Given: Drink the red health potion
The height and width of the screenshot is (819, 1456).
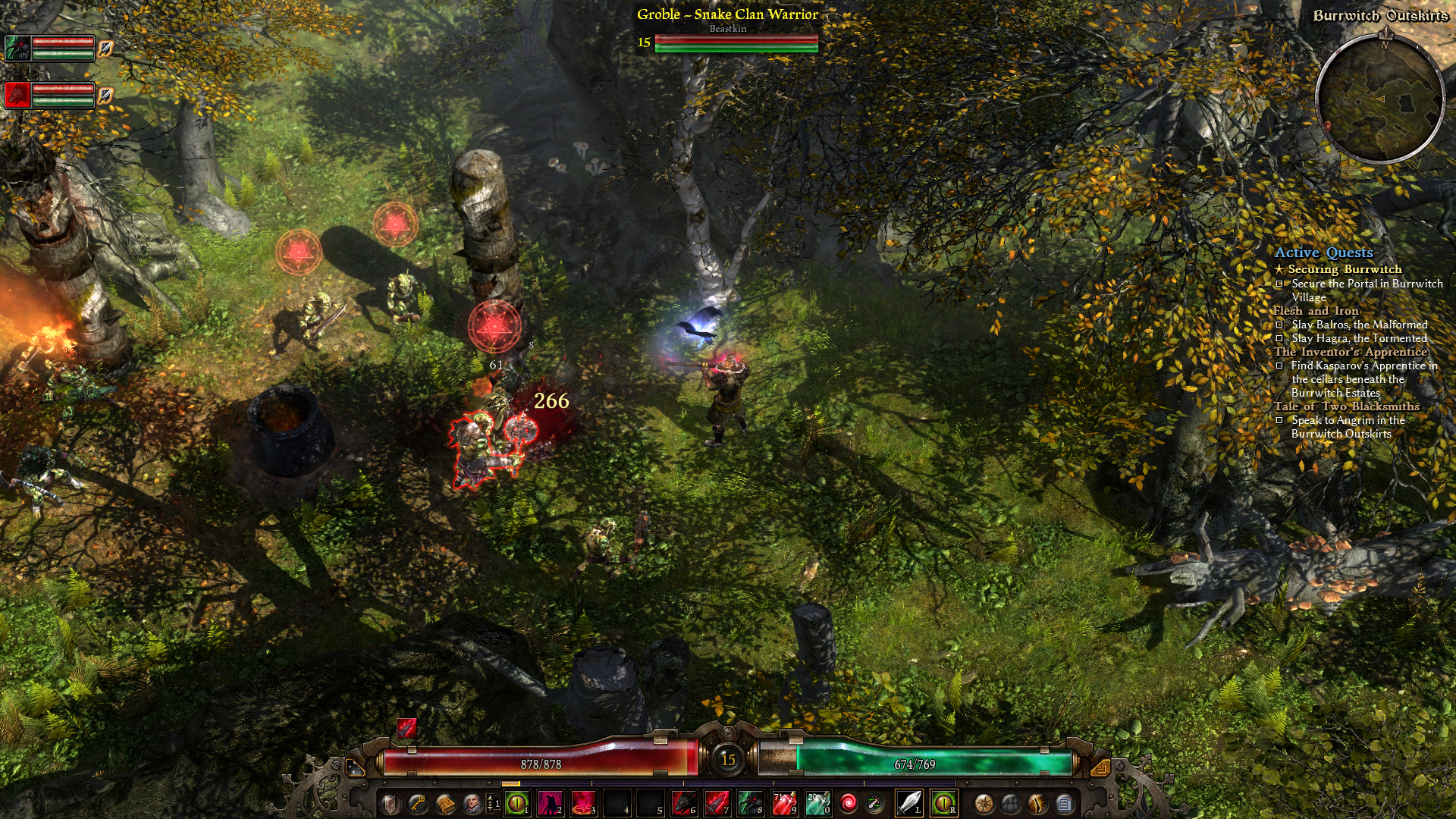Looking at the screenshot, I should click(x=783, y=803).
